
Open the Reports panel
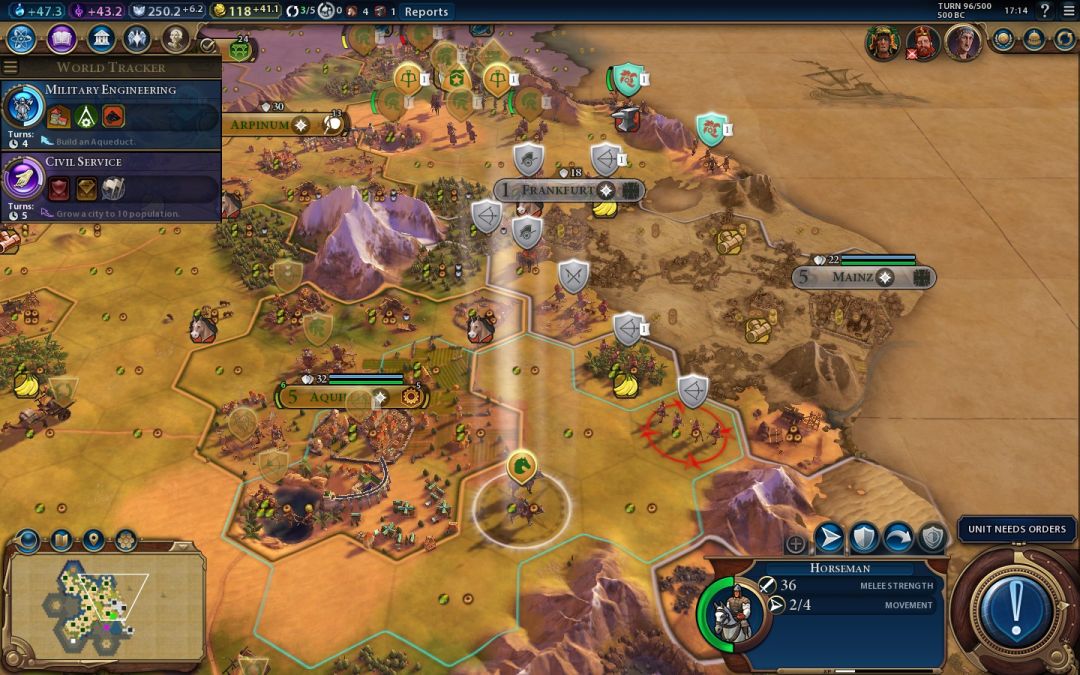[x=426, y=12]
